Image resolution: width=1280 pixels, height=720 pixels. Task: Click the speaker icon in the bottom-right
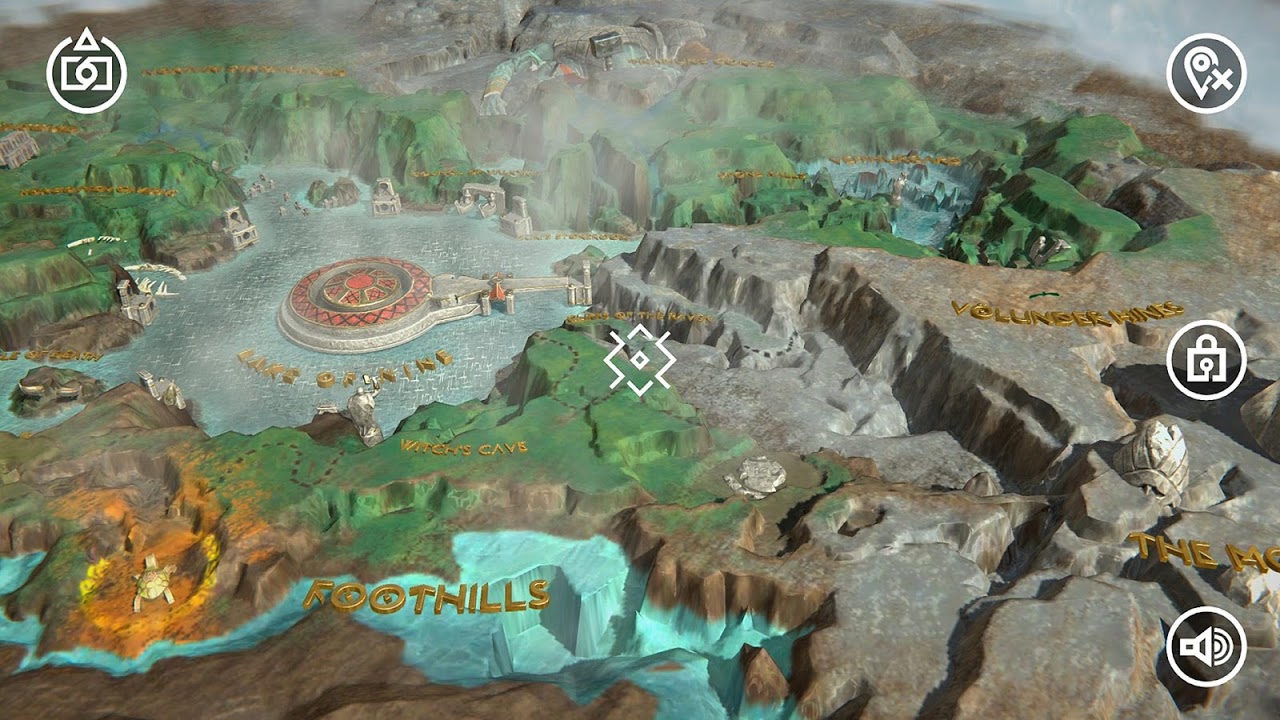click(x=1206, y=647)
